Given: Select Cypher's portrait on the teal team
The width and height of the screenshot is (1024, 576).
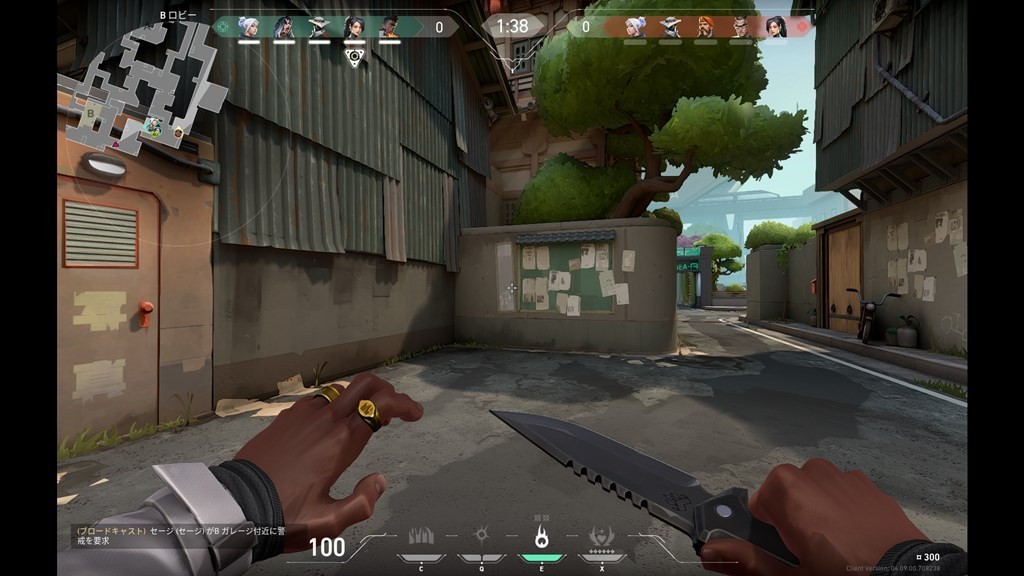Looking at the screenshot, I should pos(319,27).
